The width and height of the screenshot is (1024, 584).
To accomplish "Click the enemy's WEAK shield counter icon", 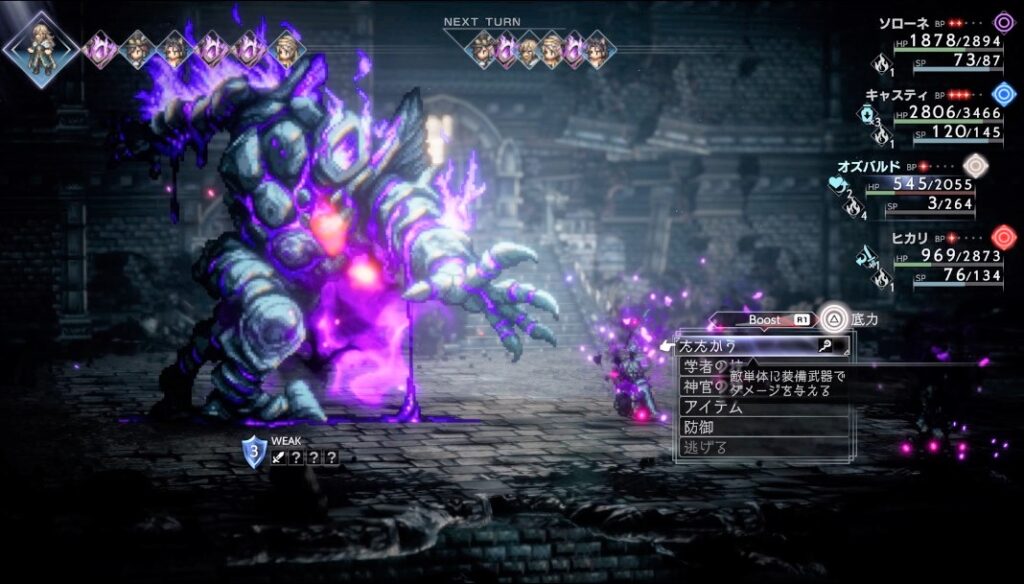I will (x=254, y=453).
